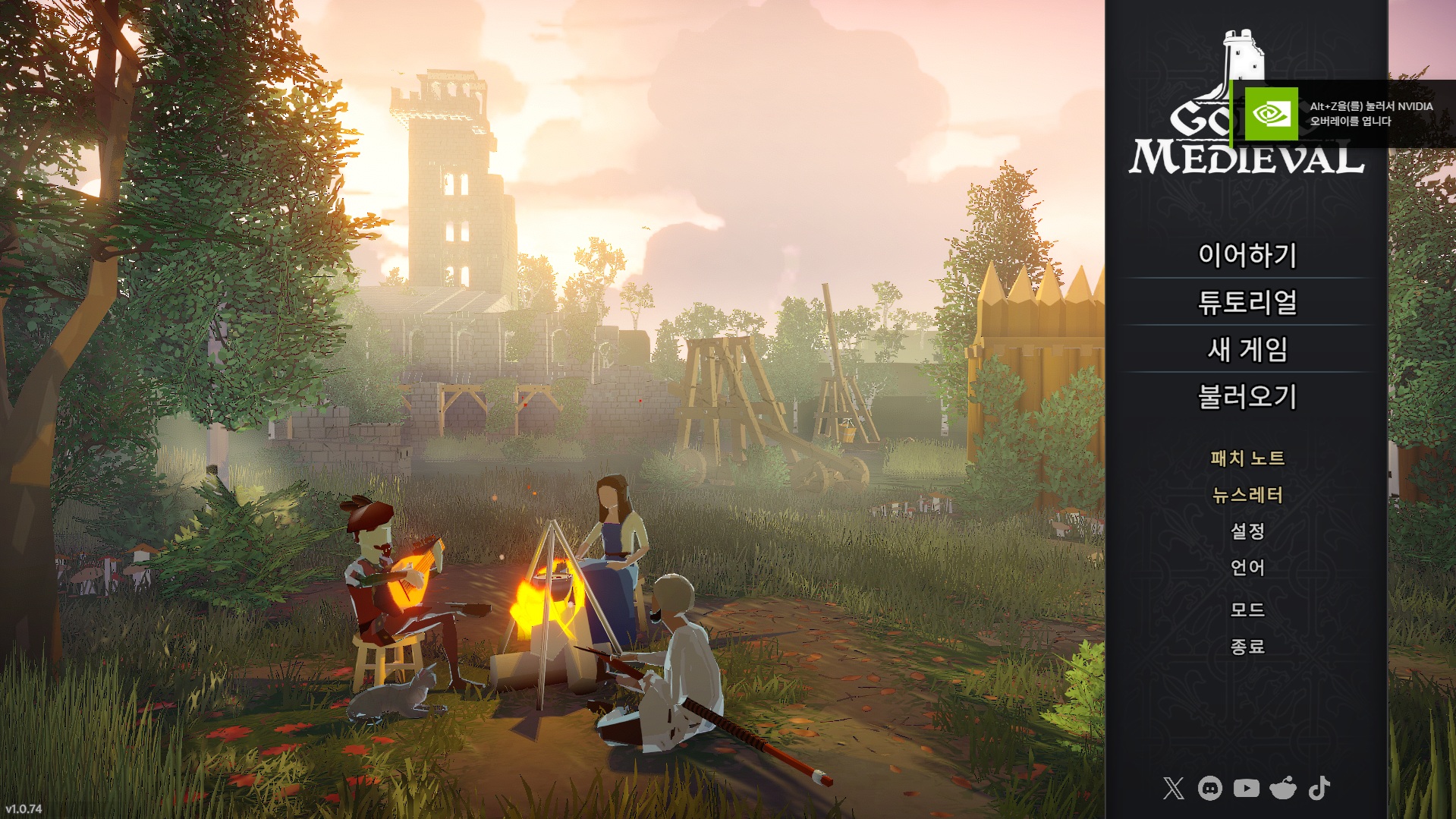Quit the game with 종료

pos(1247,646)
